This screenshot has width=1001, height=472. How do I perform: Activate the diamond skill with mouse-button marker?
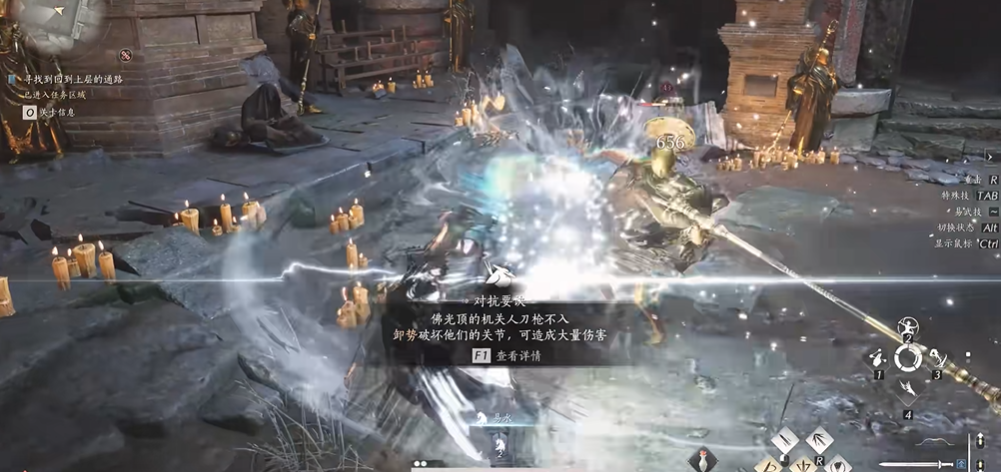[784, 440]
